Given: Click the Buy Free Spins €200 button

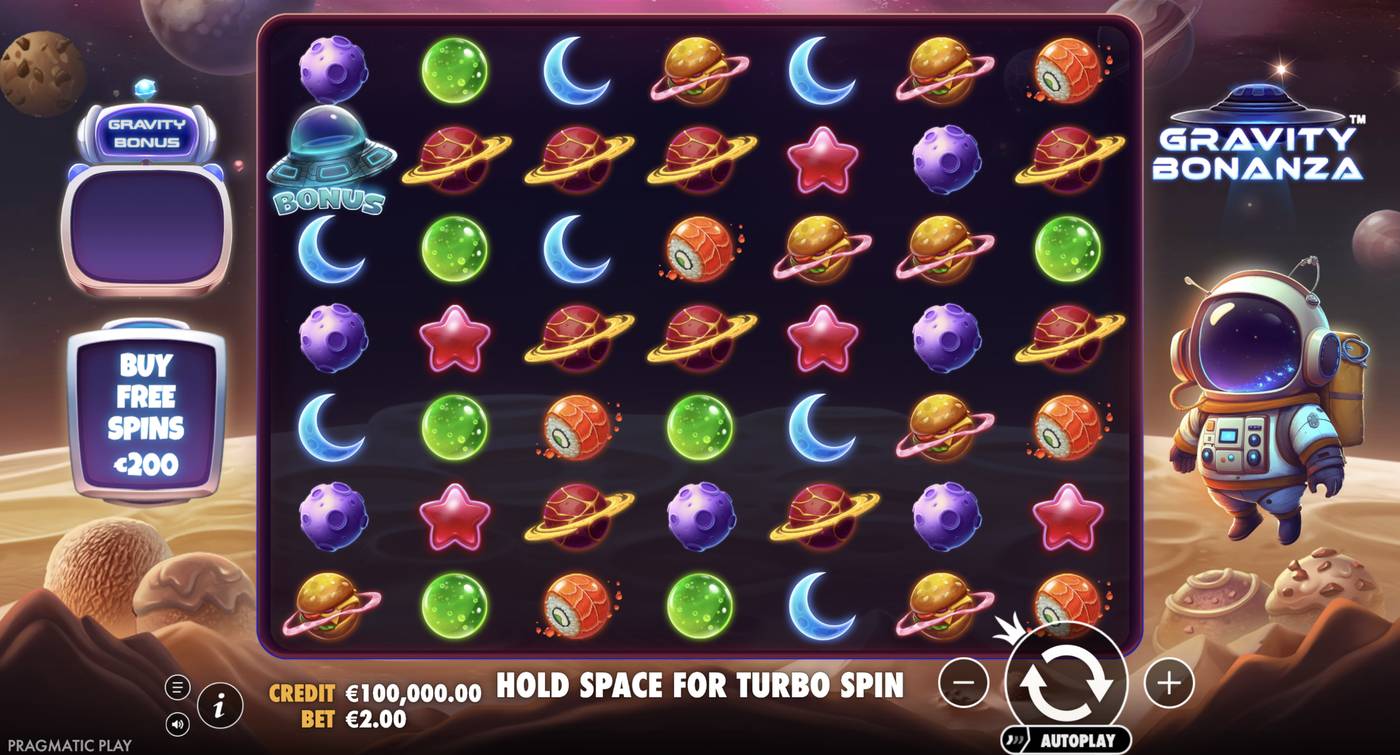Looking at the screenshot, I should 148,410.
